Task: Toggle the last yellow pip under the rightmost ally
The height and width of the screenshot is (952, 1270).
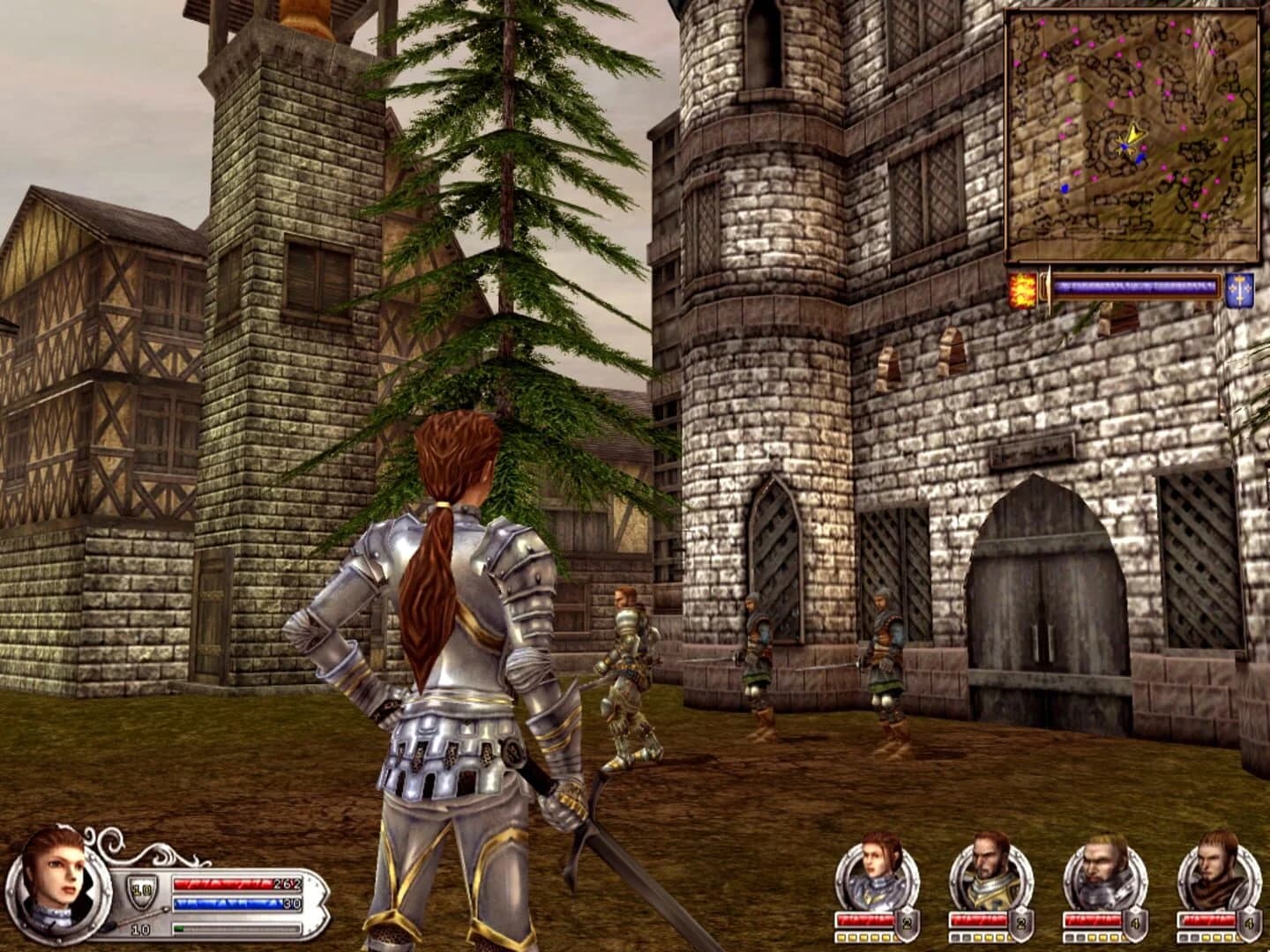Action: [1230, 937]
